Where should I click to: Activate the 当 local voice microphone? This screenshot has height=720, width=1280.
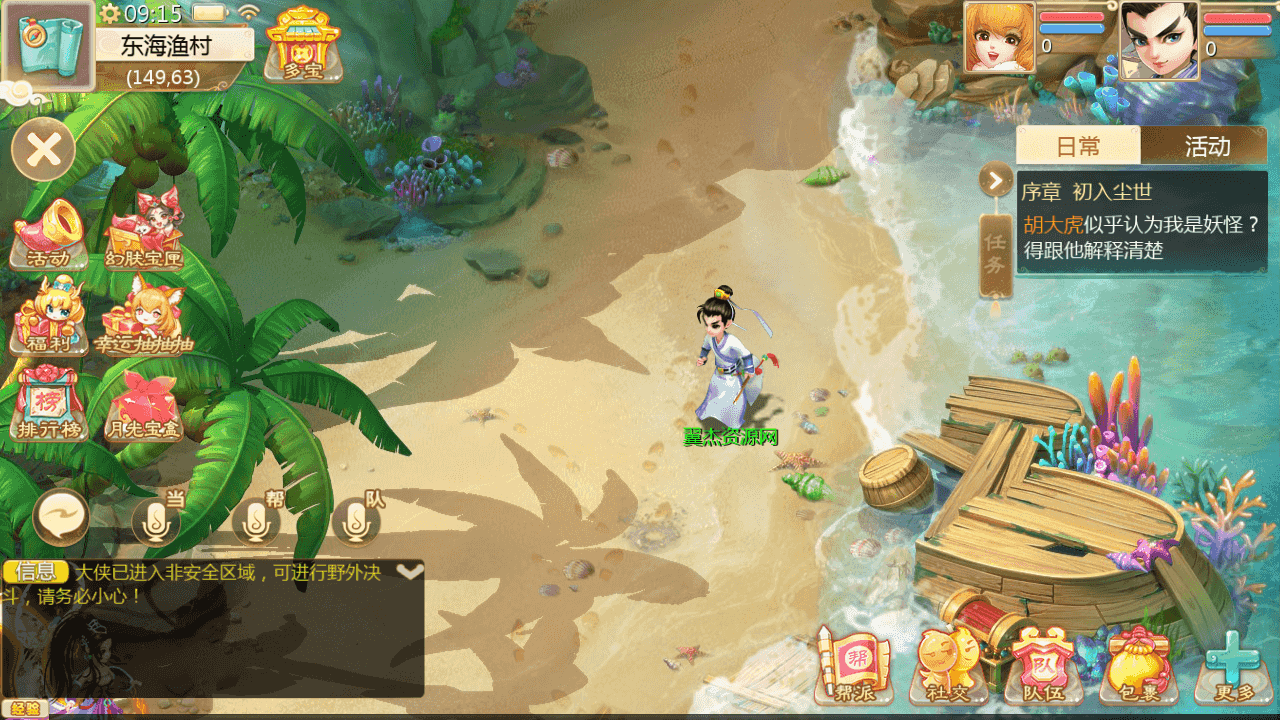(156, 520)
